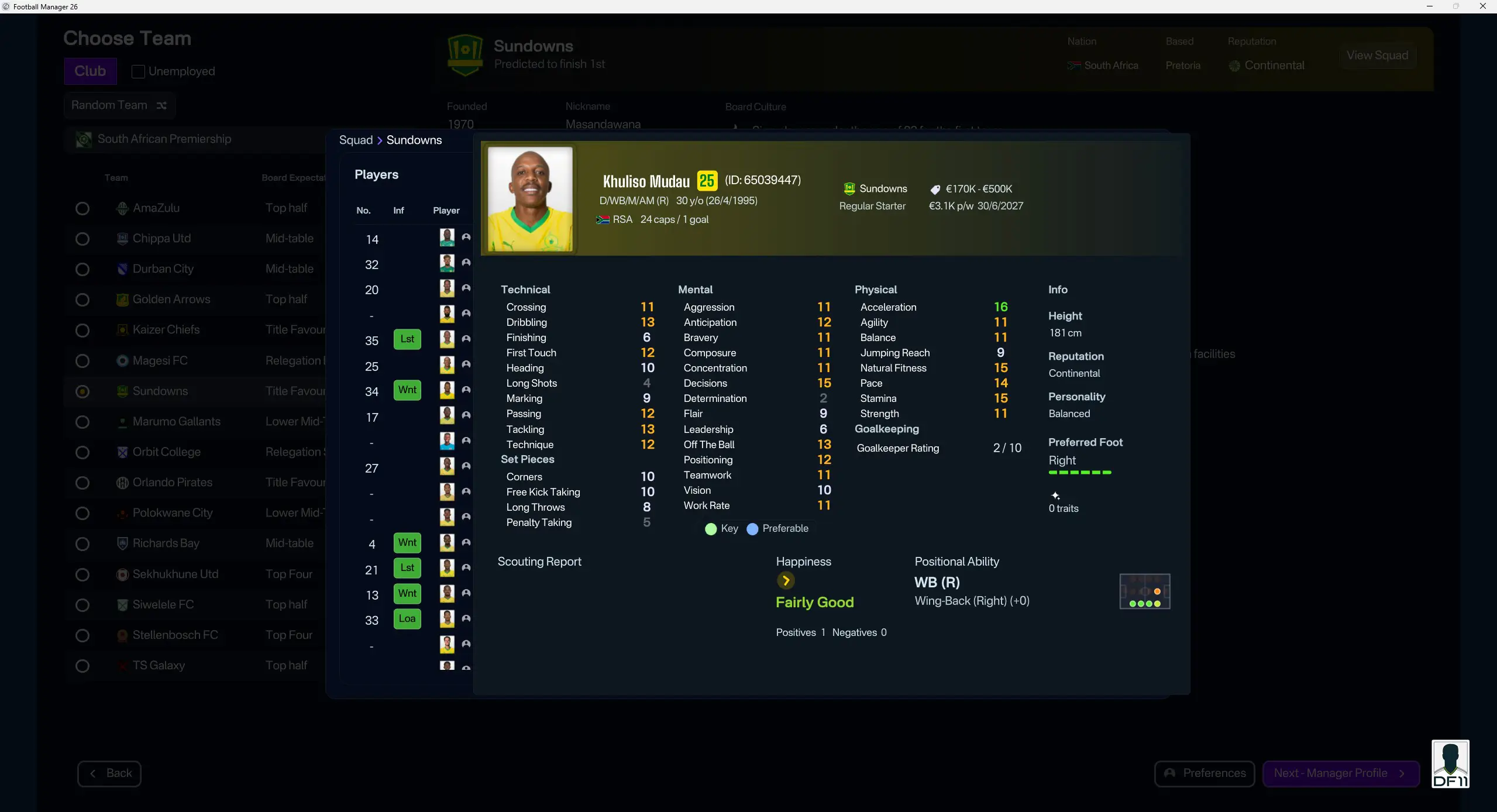Select the Stellenbosch FC radio button

click(x=82, y=635)
